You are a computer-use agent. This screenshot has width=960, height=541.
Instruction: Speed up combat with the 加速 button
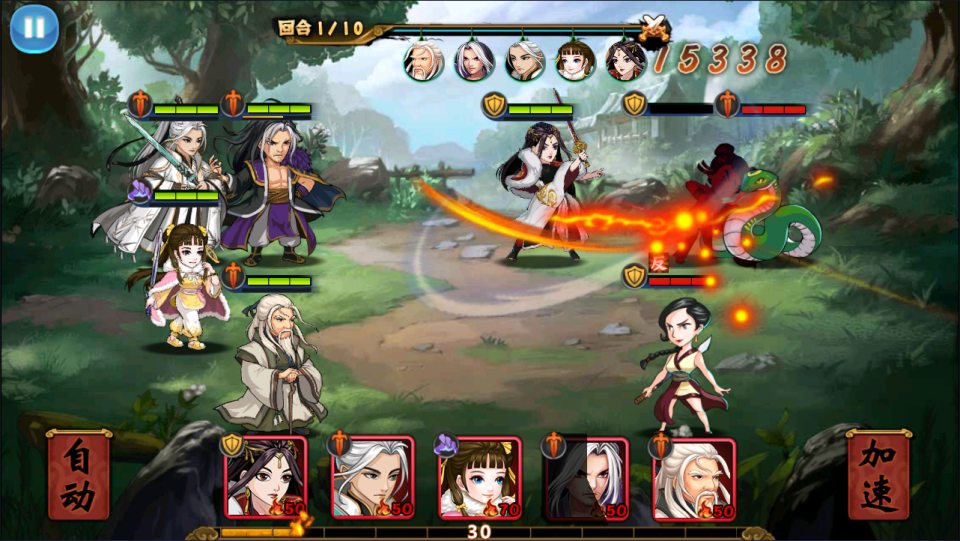coord(879,476)
